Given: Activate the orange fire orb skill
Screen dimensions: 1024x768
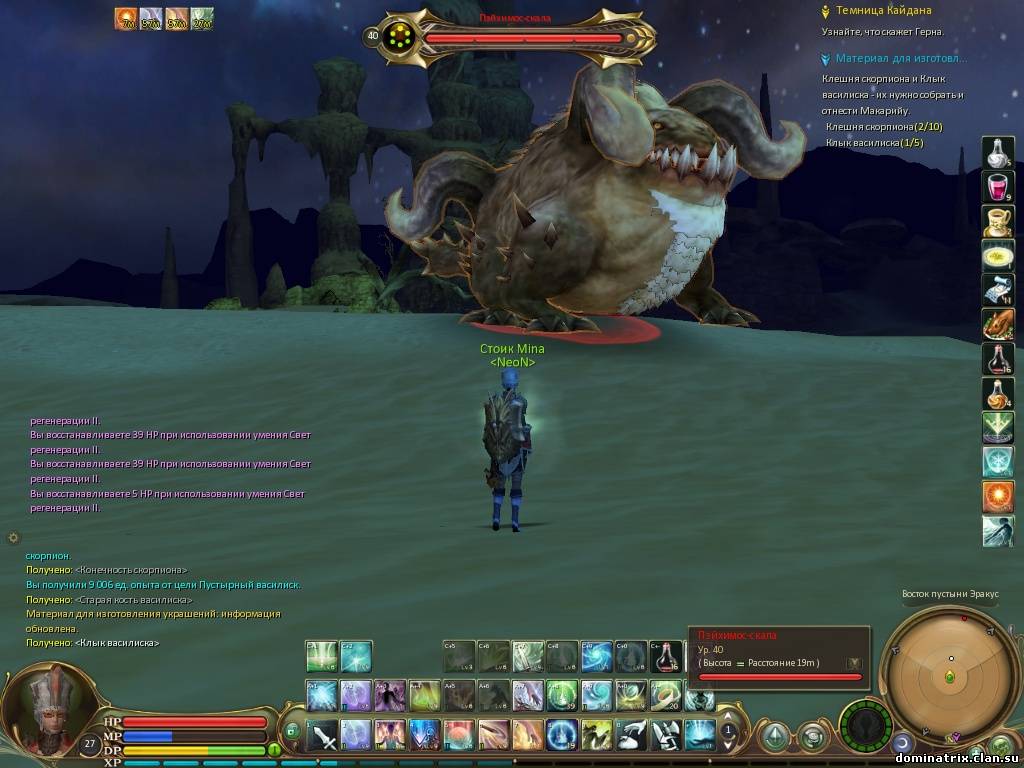Looking at the screenshot, I should pyautogui.click(x=997, y=496).
